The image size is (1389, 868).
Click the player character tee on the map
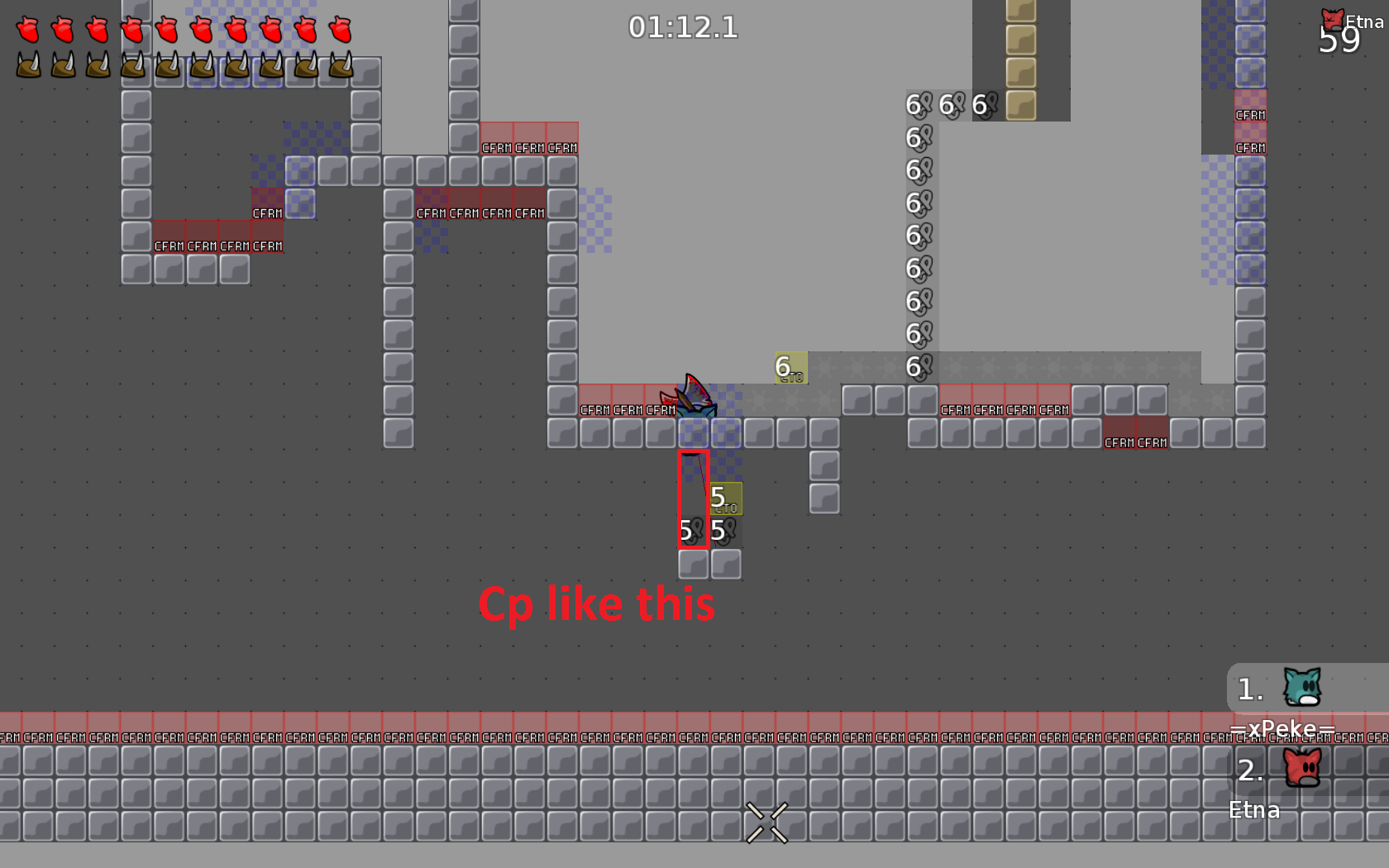click(x=693, y=399)
